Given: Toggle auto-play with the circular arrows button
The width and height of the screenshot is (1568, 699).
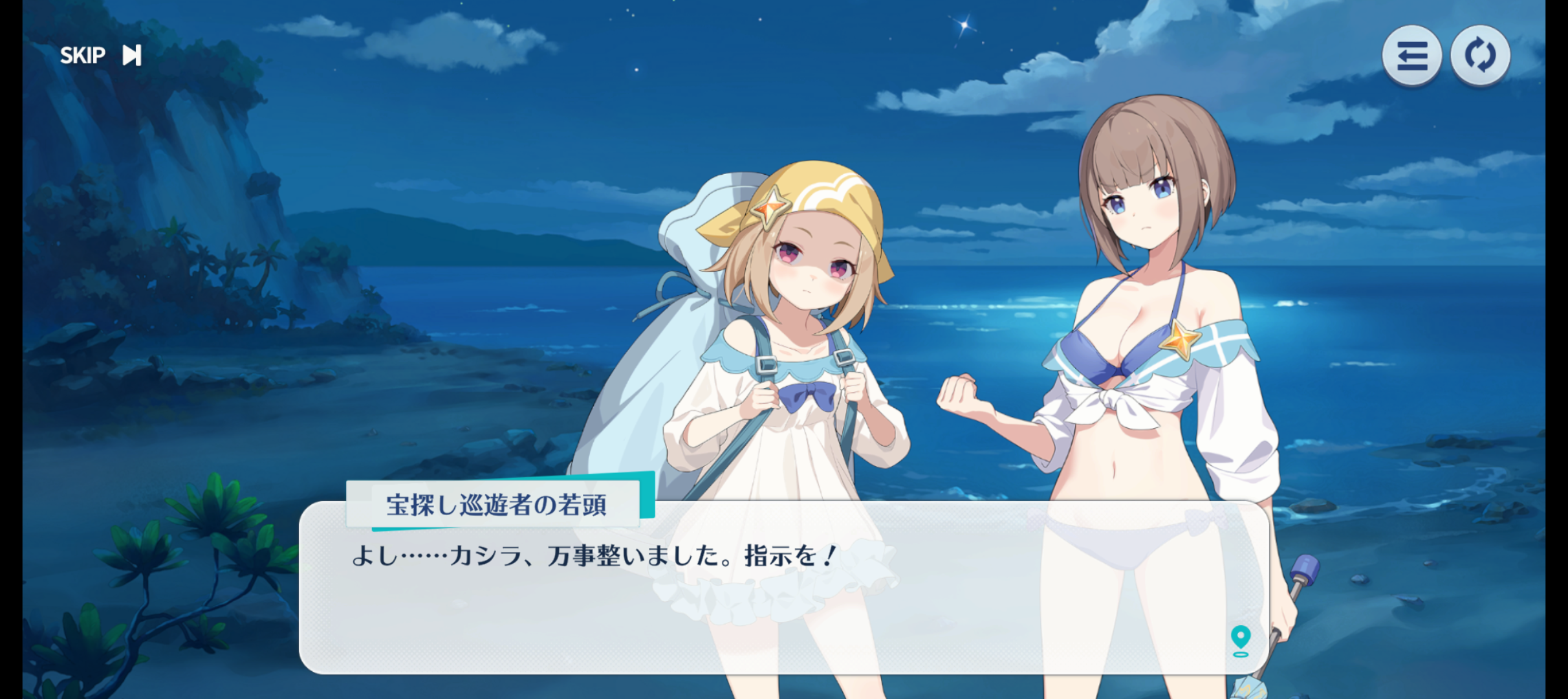Looking at the screenshot, I should (x=1480, y=56).
